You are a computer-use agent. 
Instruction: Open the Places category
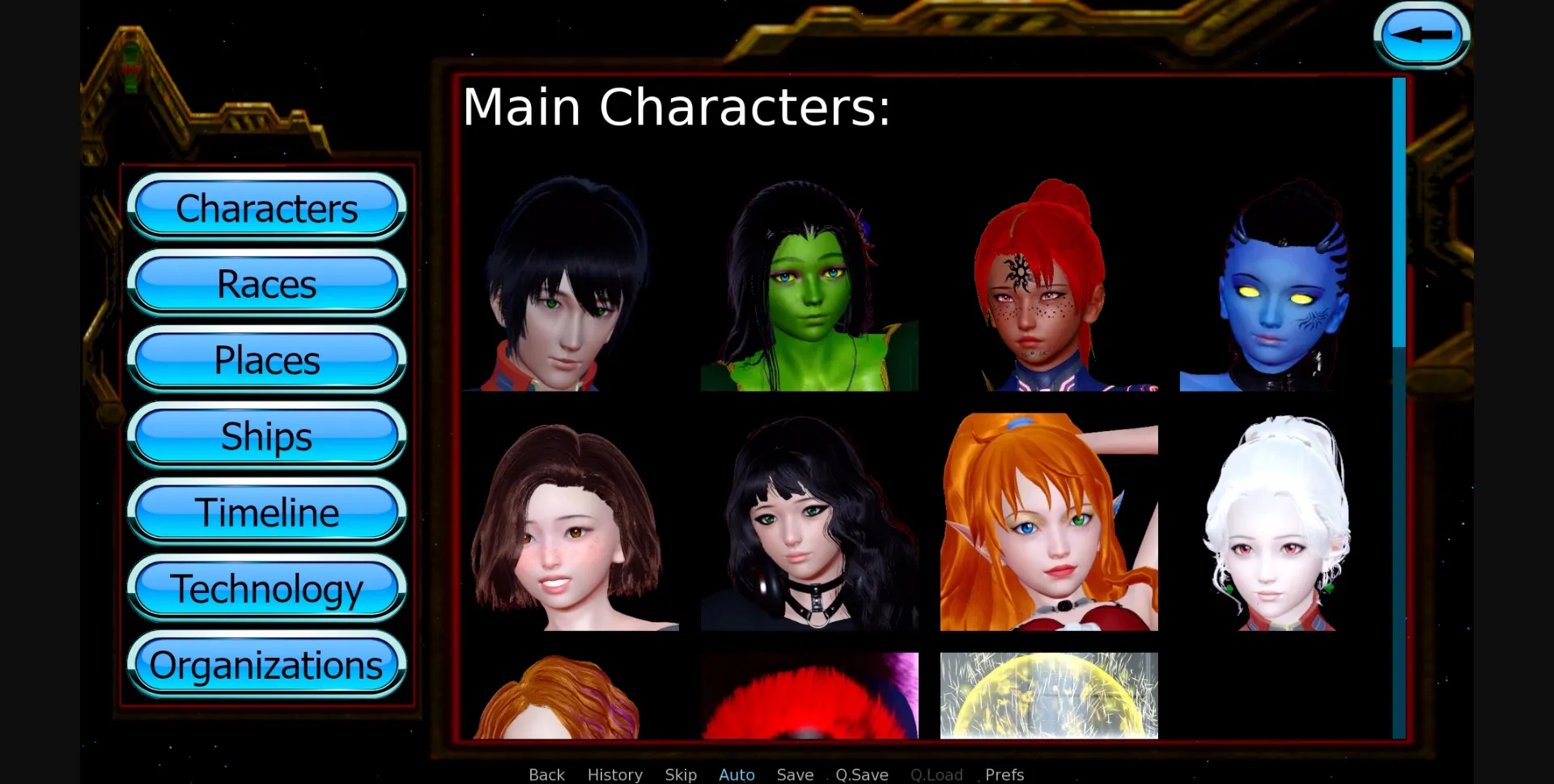click(x=266, y=360)
